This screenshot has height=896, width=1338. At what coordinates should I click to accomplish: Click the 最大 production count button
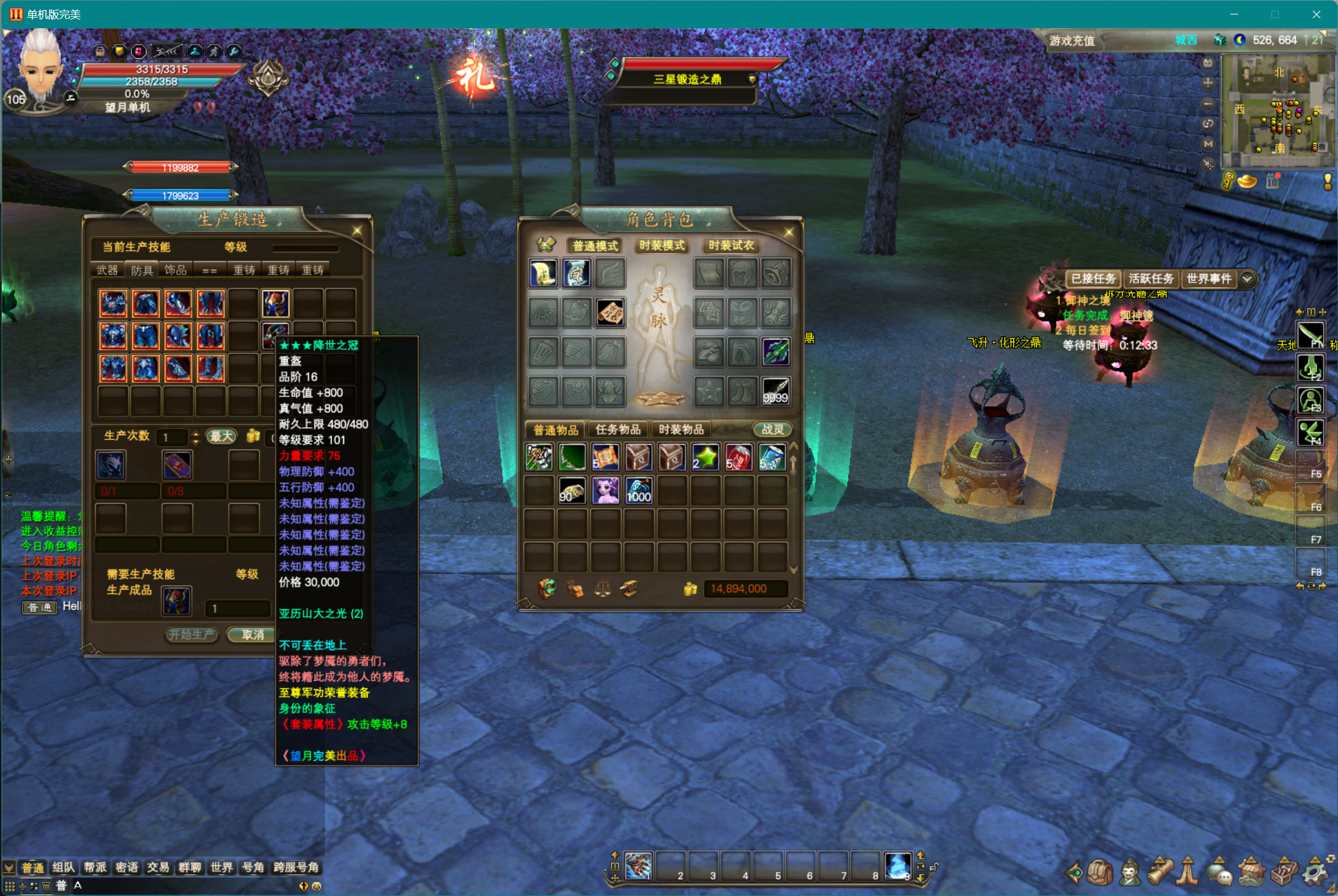coord(221,436)
